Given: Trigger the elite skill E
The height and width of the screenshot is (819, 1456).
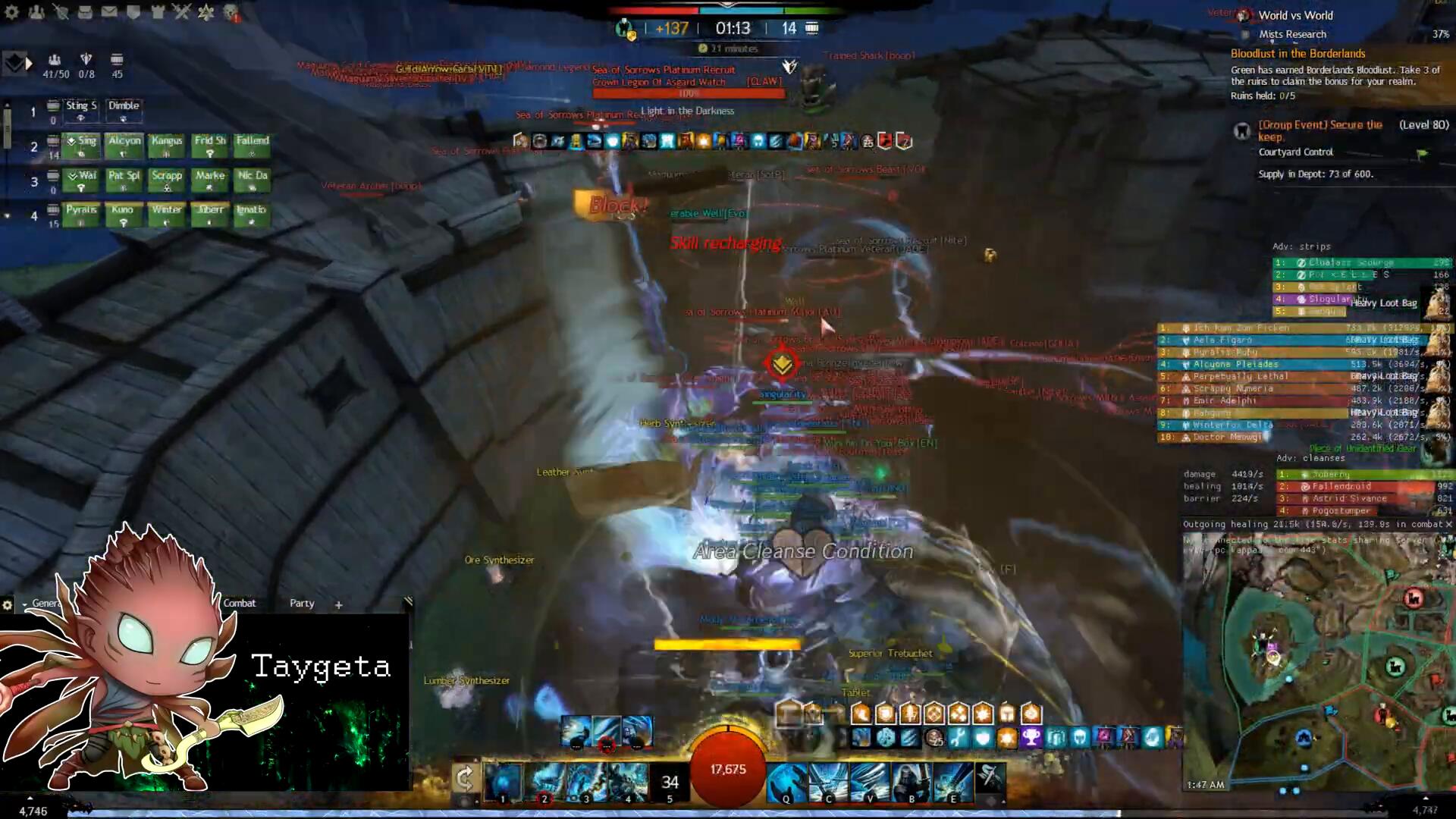Looking at the screenshot, I should (x=952, y=782).
